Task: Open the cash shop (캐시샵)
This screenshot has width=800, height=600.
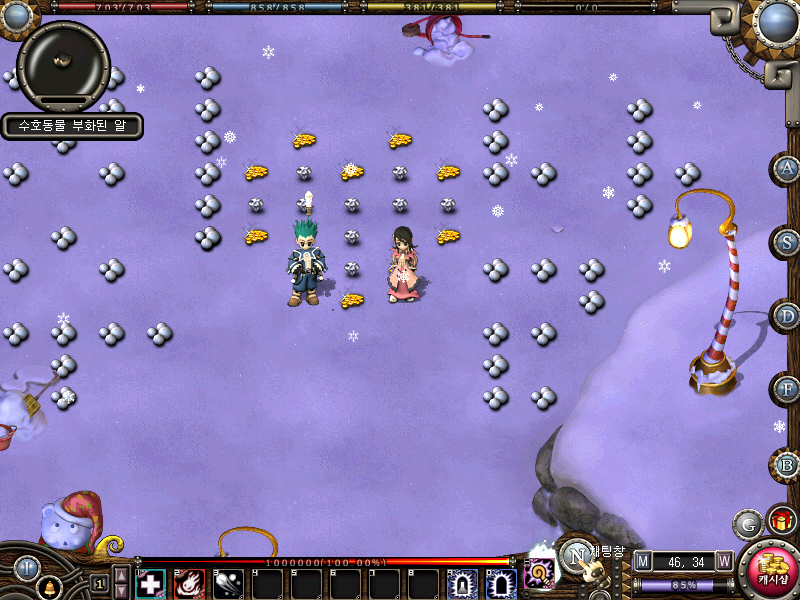Action: click(x=769, y=570)
